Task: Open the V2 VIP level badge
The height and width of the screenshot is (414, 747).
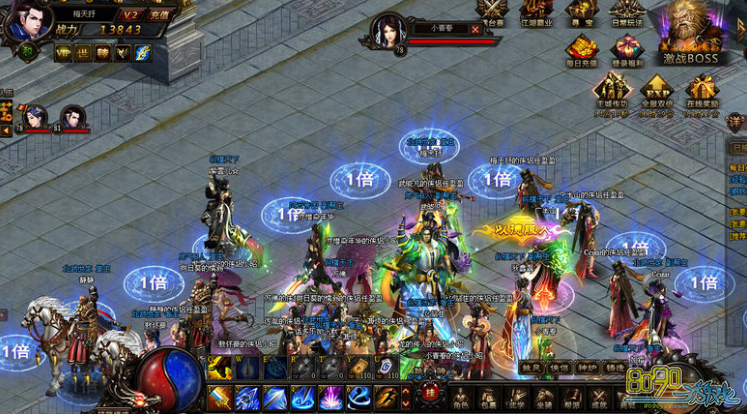Action: pyautogui.click(x=130, y=15)
